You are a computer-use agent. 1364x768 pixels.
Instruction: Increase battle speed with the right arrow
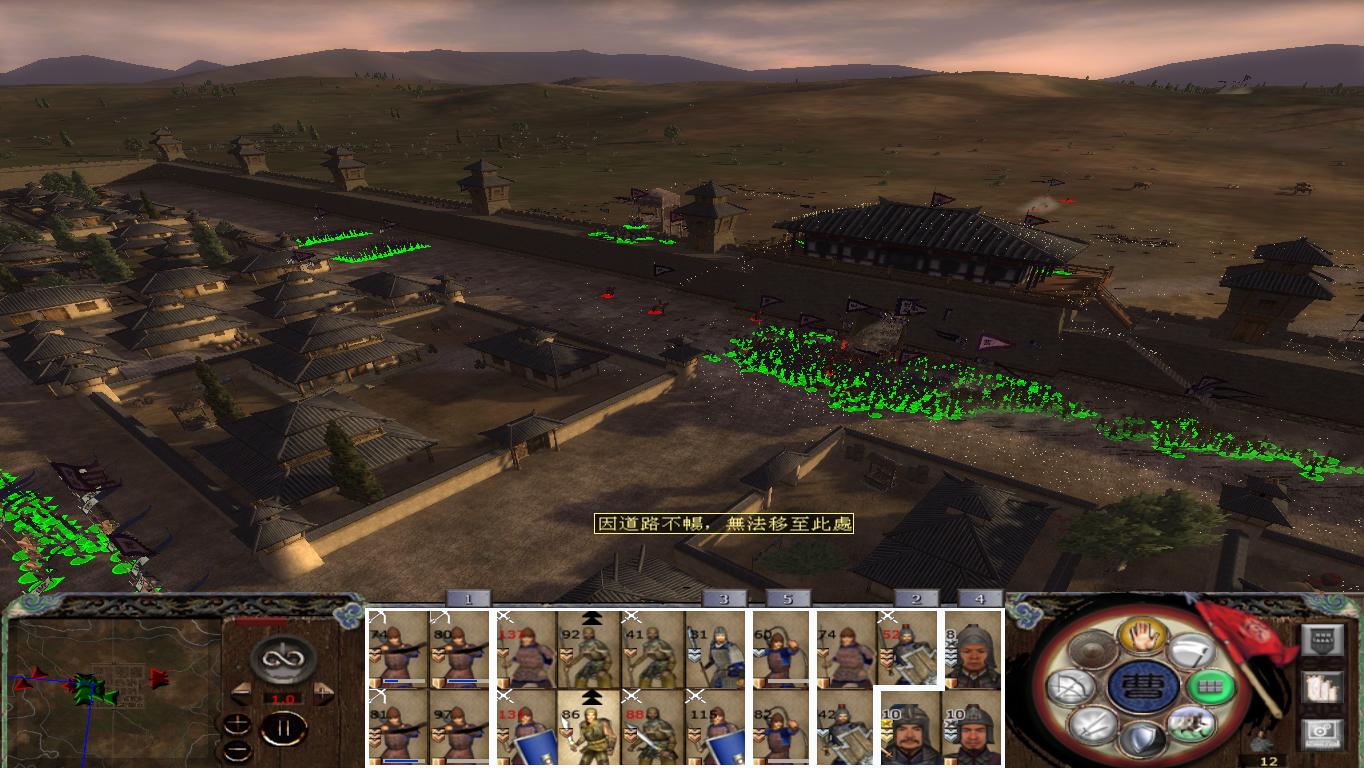click(321, 694)
